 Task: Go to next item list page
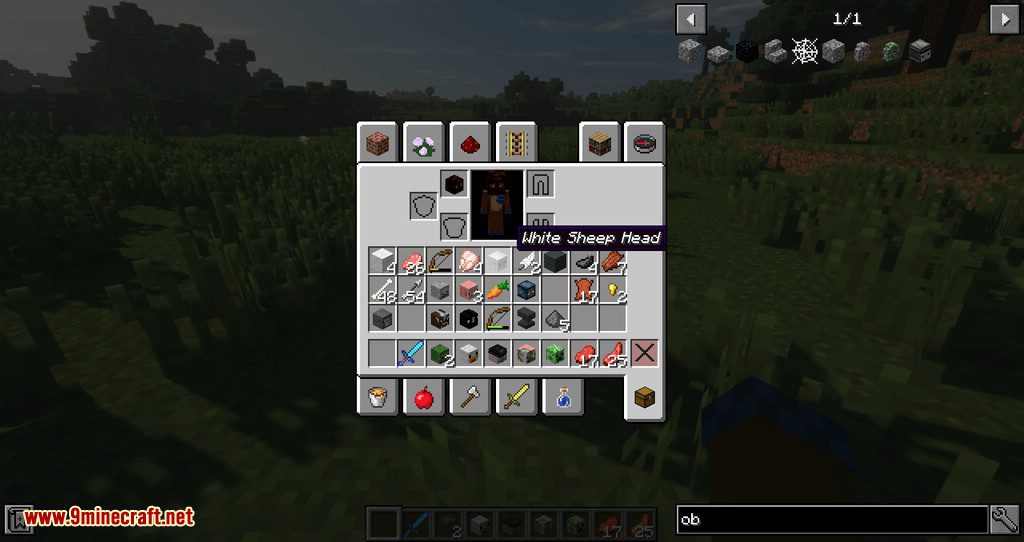(1003, 19)
